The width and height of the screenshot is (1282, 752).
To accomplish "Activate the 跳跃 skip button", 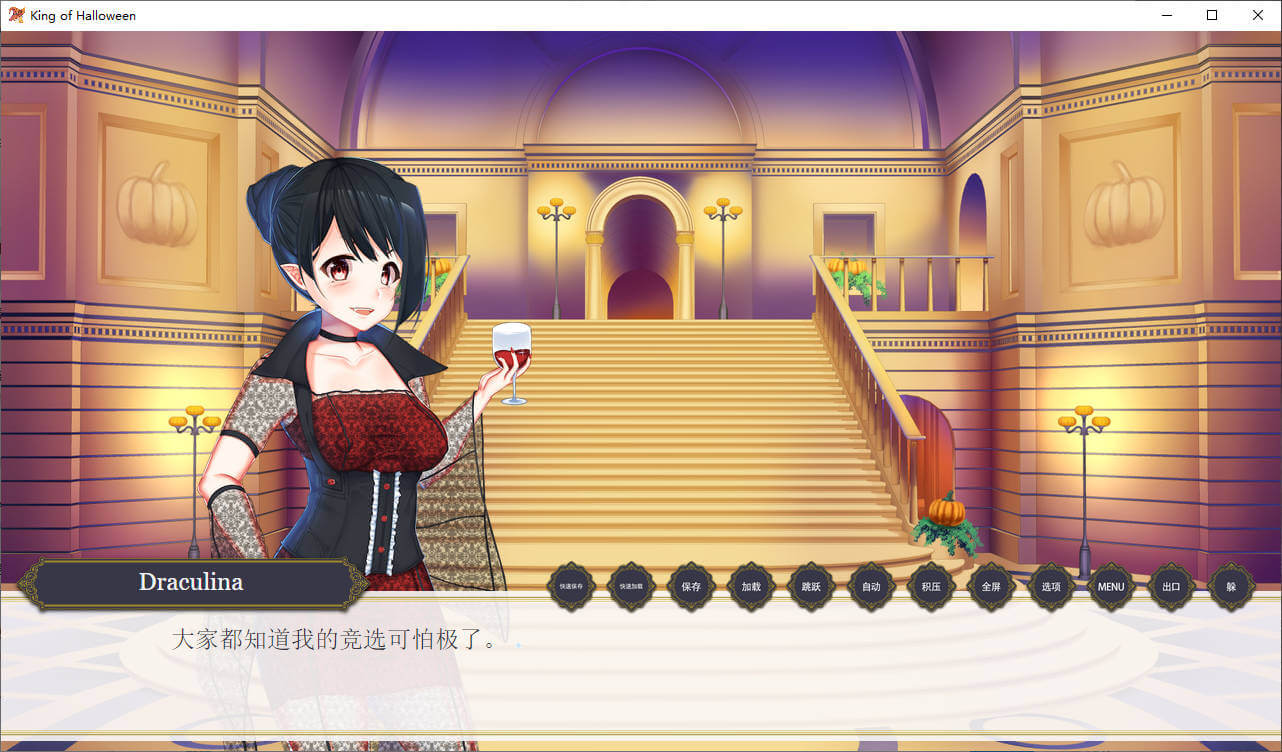I will point(811,587).
